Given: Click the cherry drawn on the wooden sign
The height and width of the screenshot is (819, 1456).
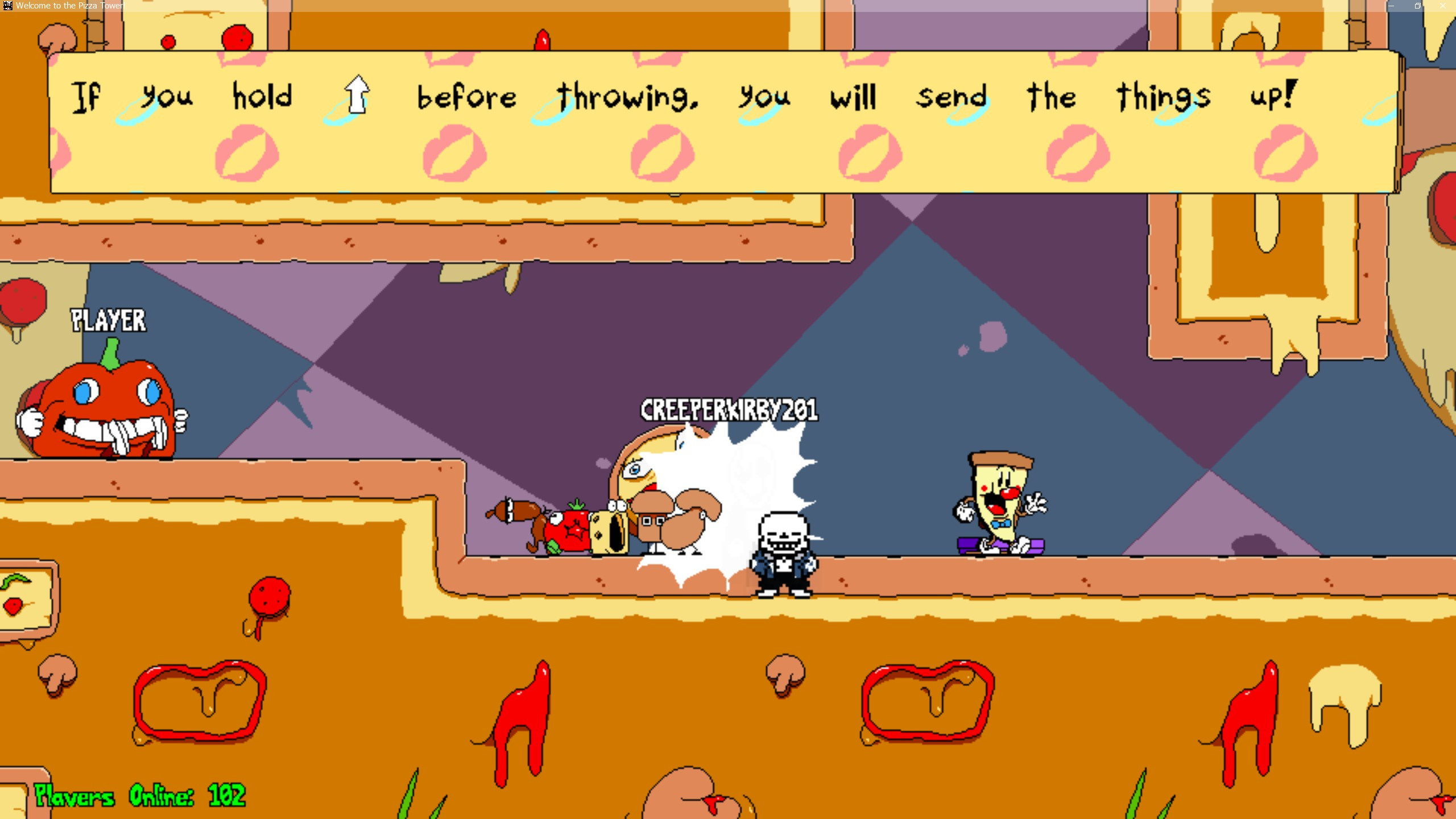Looking at the screenshot, I should [13, 605].
